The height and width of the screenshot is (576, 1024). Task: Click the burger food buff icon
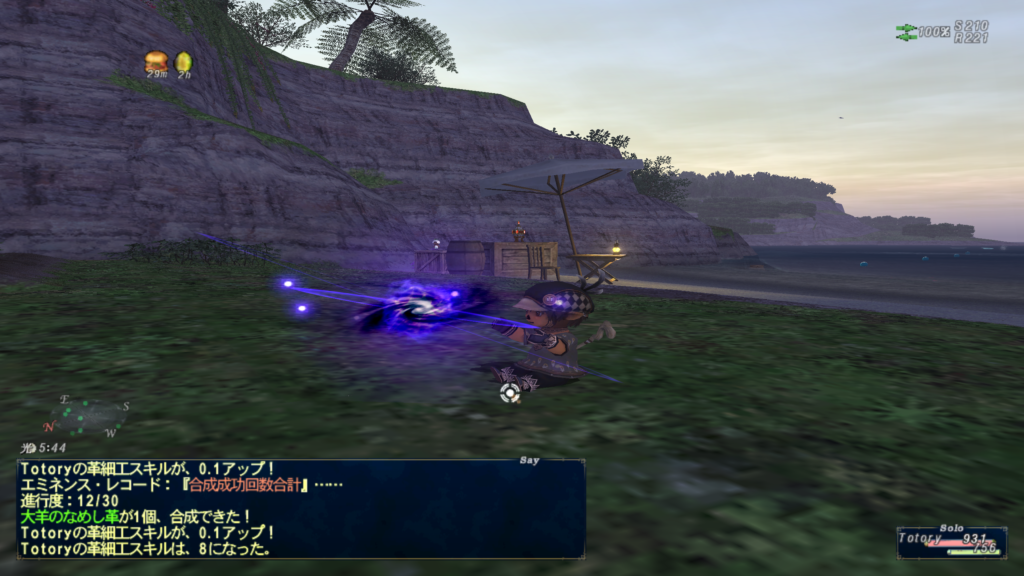click(156, 61)
